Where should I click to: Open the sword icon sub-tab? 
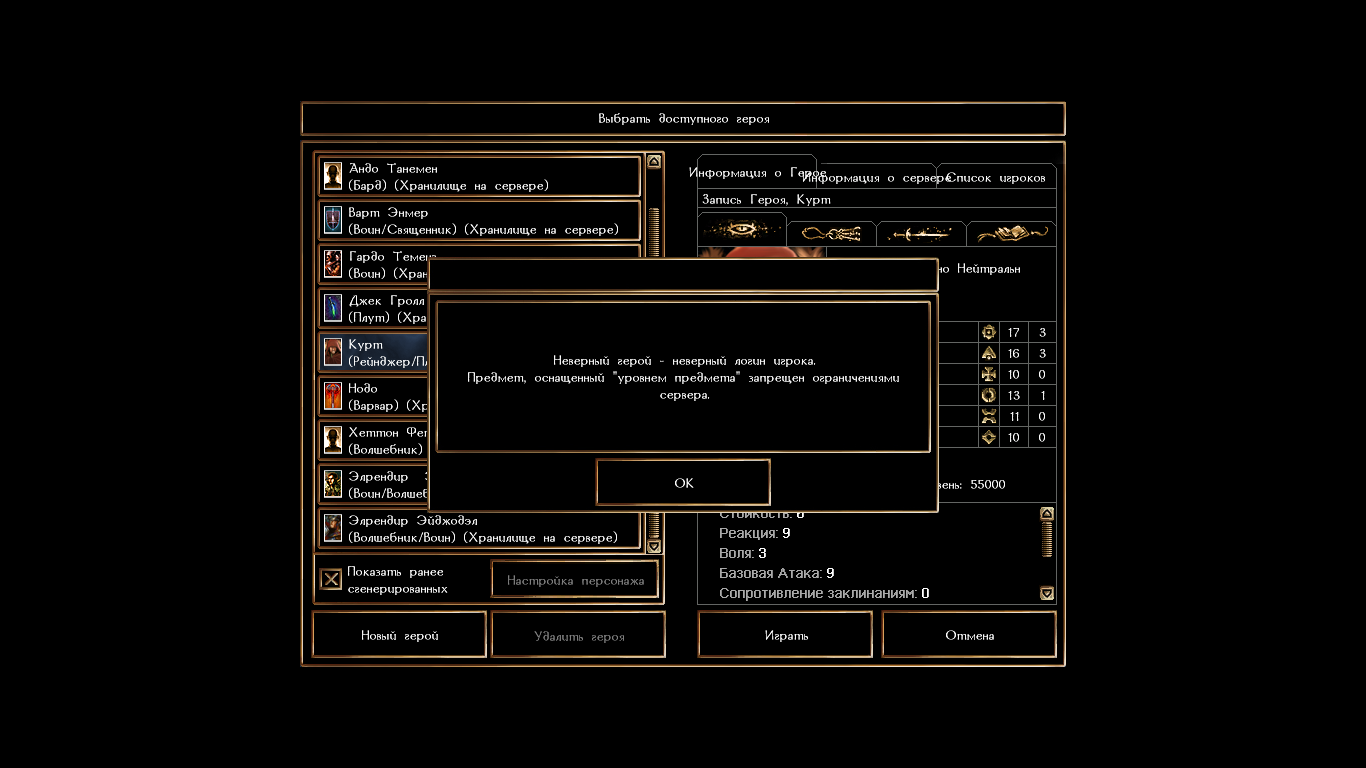(x=921, y=234)
